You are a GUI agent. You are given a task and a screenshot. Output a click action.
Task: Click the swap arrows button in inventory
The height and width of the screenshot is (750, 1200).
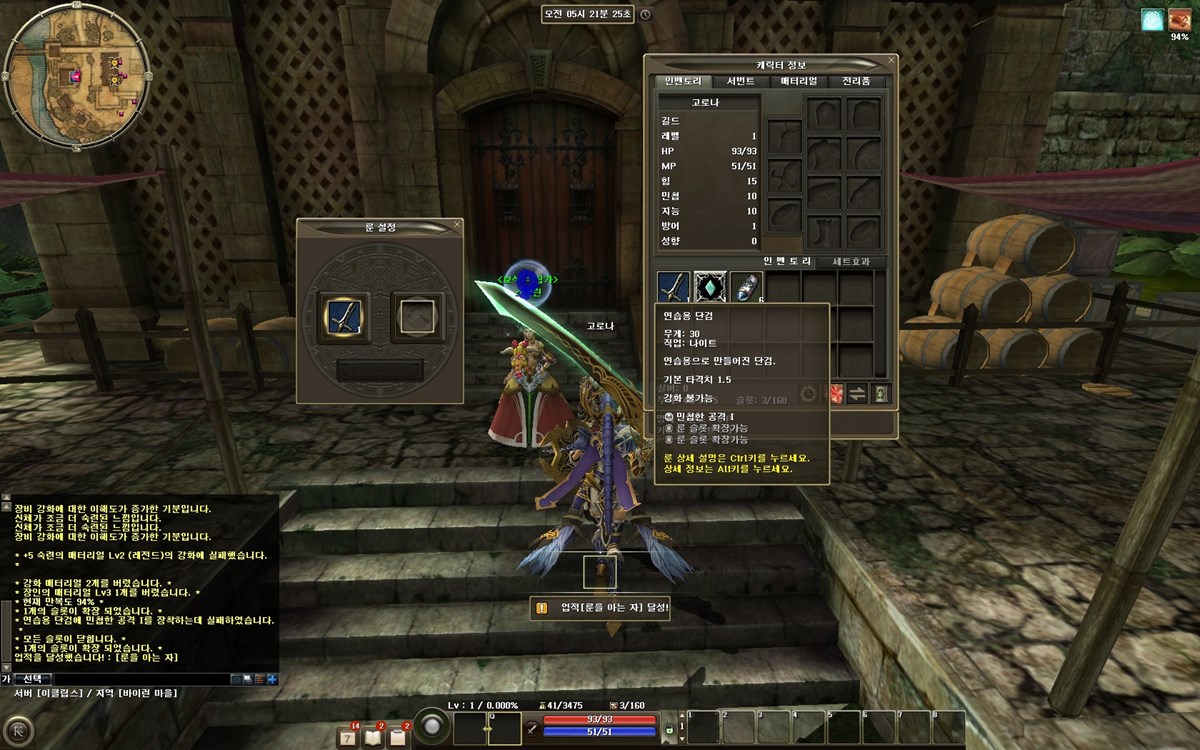[857, 394]
